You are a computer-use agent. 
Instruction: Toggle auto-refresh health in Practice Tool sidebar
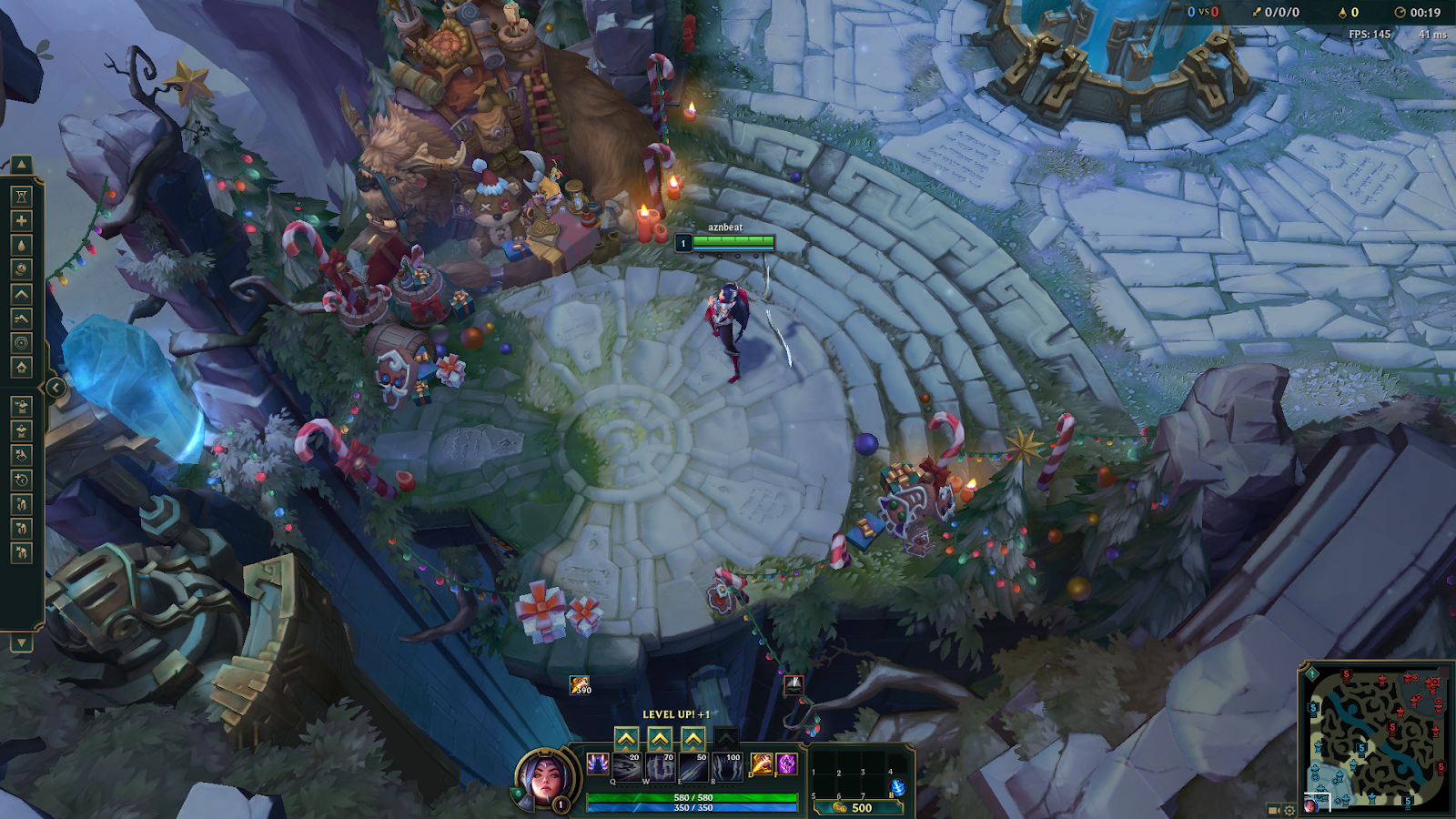[x=21, y=220]
